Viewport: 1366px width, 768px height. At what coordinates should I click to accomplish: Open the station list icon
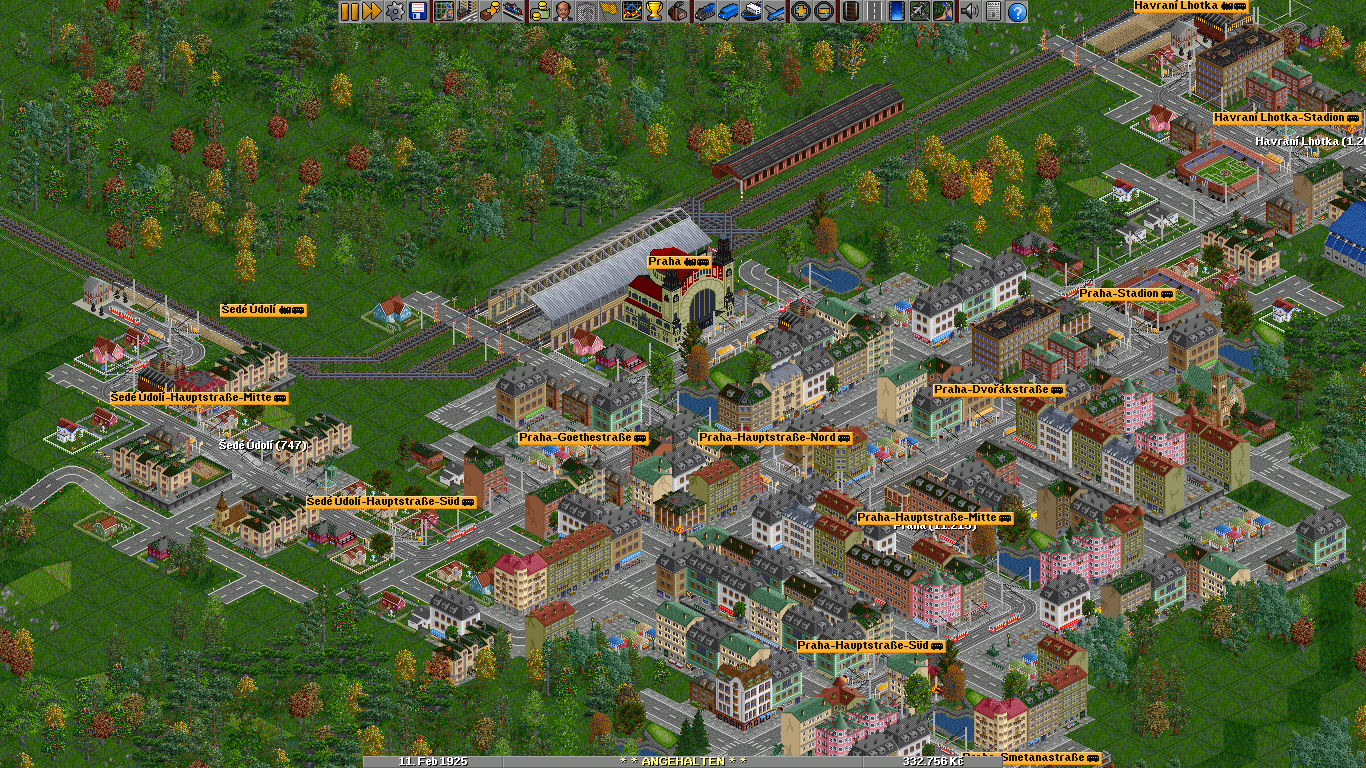[513, 11]
